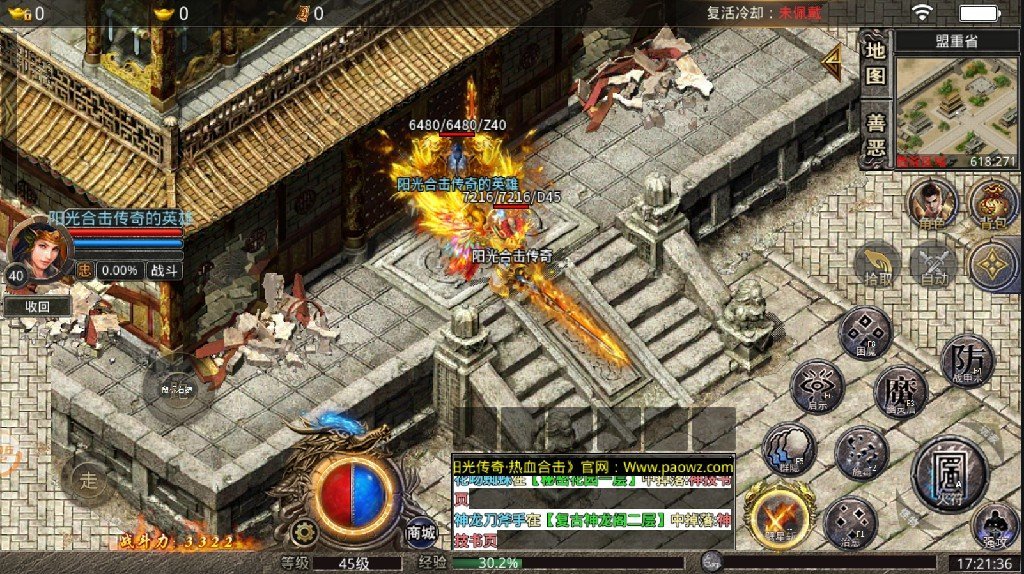Open settings via the gear icon
The image size is (1024, 574).
[307, 532]
